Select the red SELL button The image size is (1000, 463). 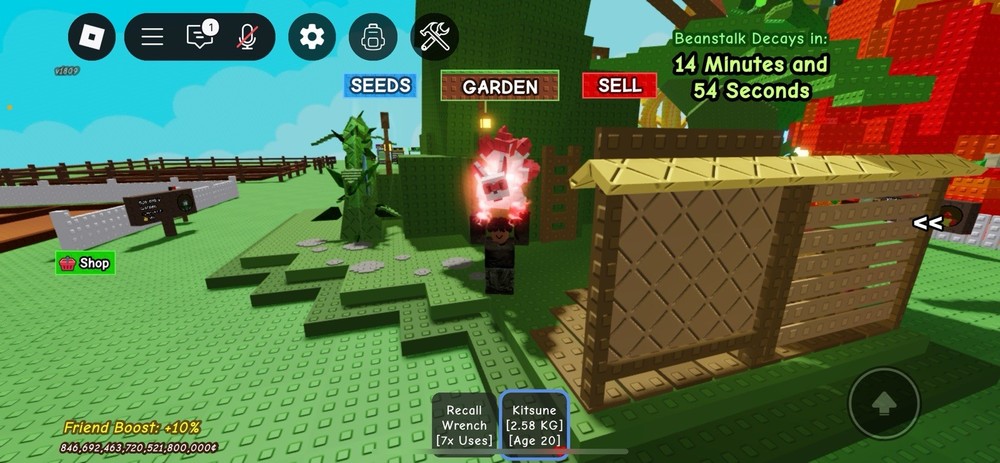619,86
